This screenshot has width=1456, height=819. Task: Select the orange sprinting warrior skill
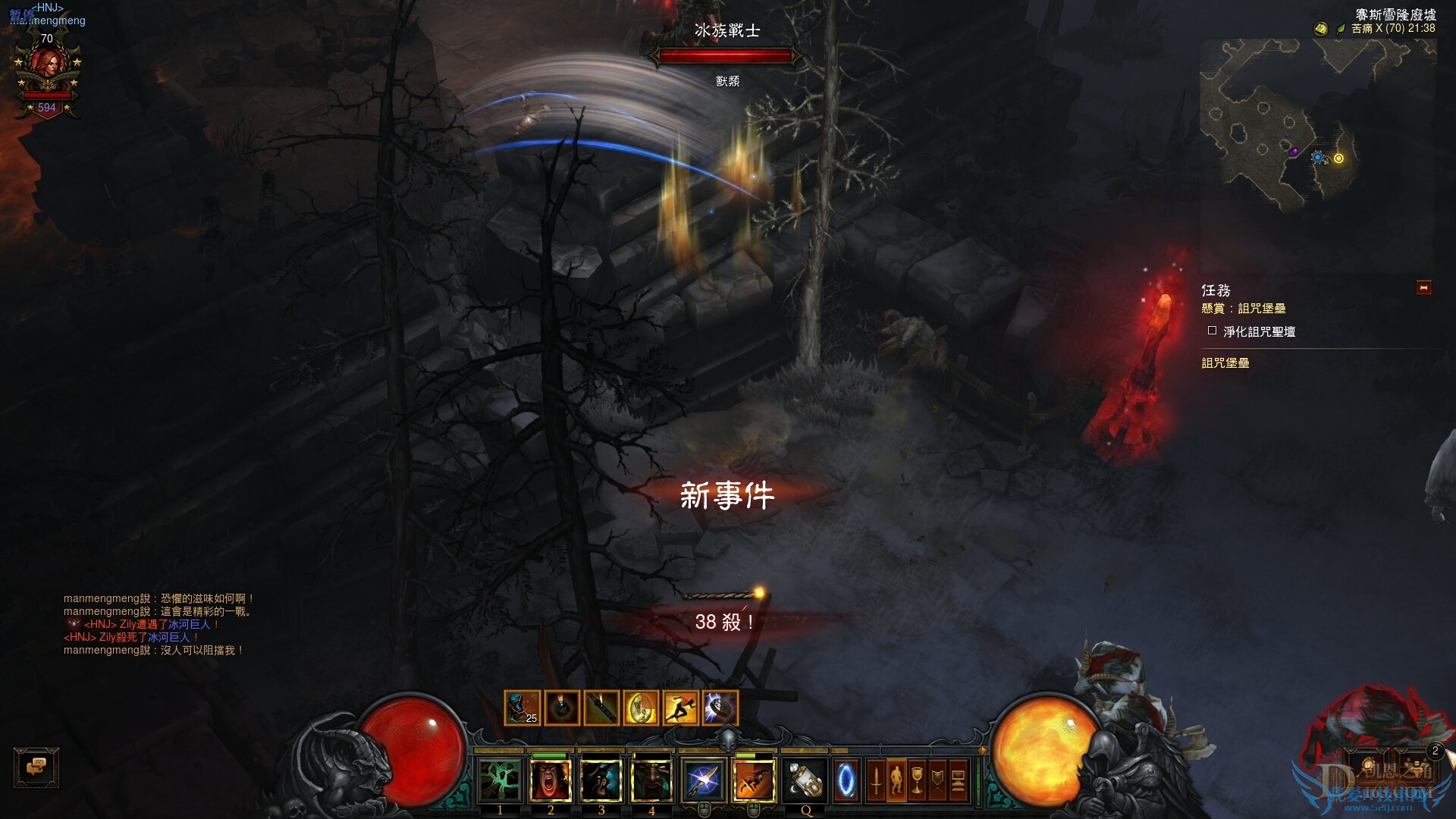pyautogui.click(x=754, y=780)
